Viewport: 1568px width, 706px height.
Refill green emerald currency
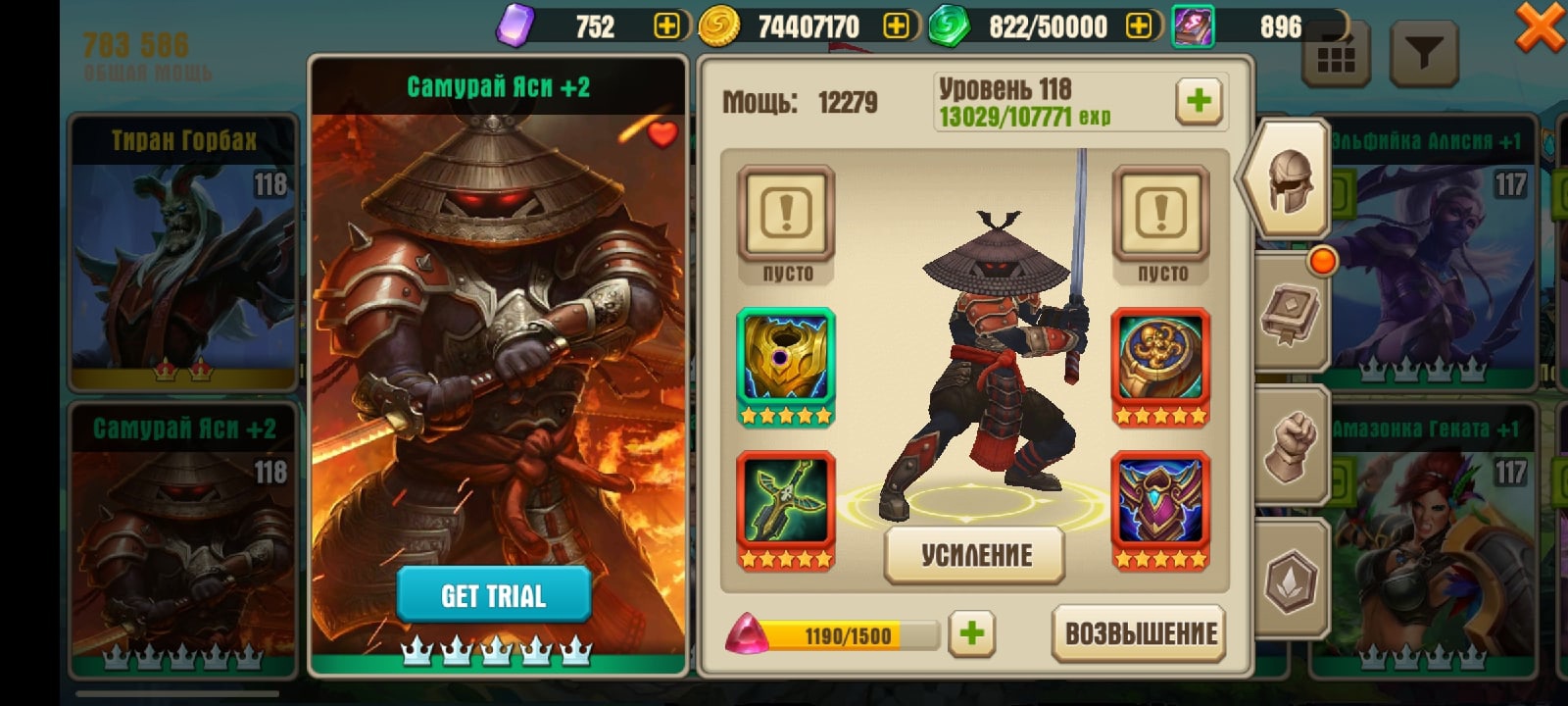tap(1139, 26)
